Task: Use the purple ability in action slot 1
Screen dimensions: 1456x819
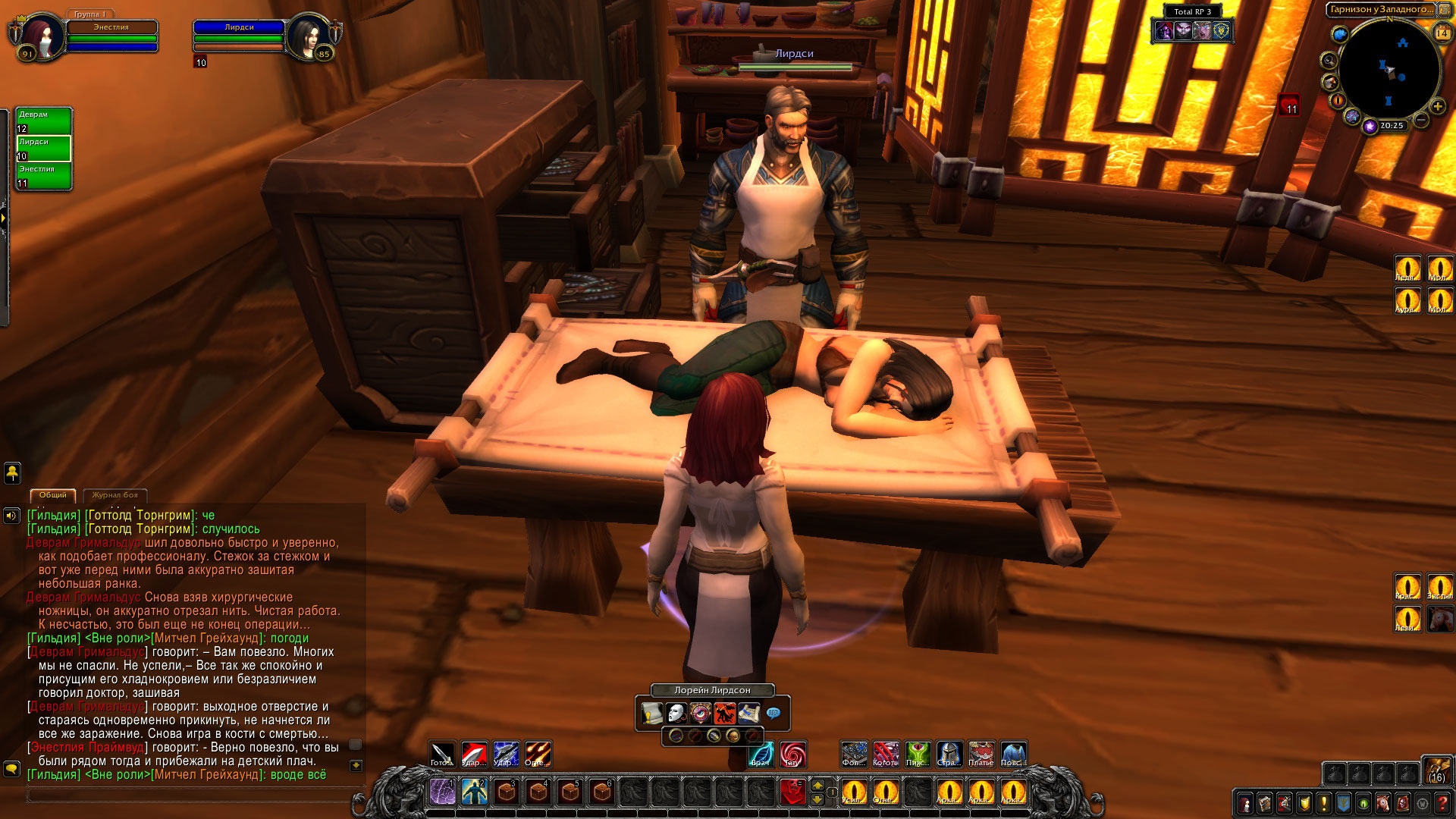Action: pyautogui.click(x=442, y=792)
